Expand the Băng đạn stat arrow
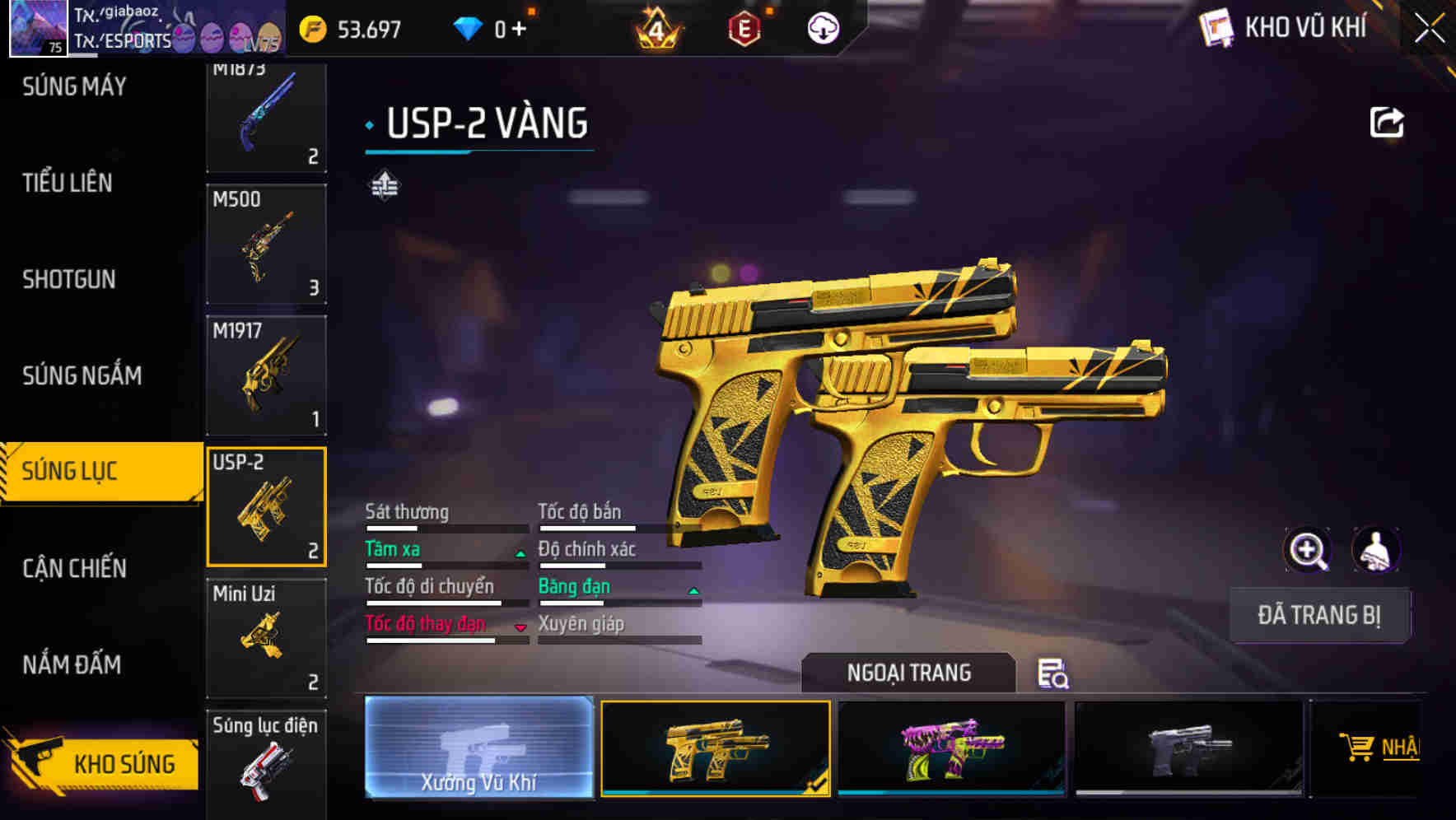This screenshot has height=820, width=1456. coord(693,591)
